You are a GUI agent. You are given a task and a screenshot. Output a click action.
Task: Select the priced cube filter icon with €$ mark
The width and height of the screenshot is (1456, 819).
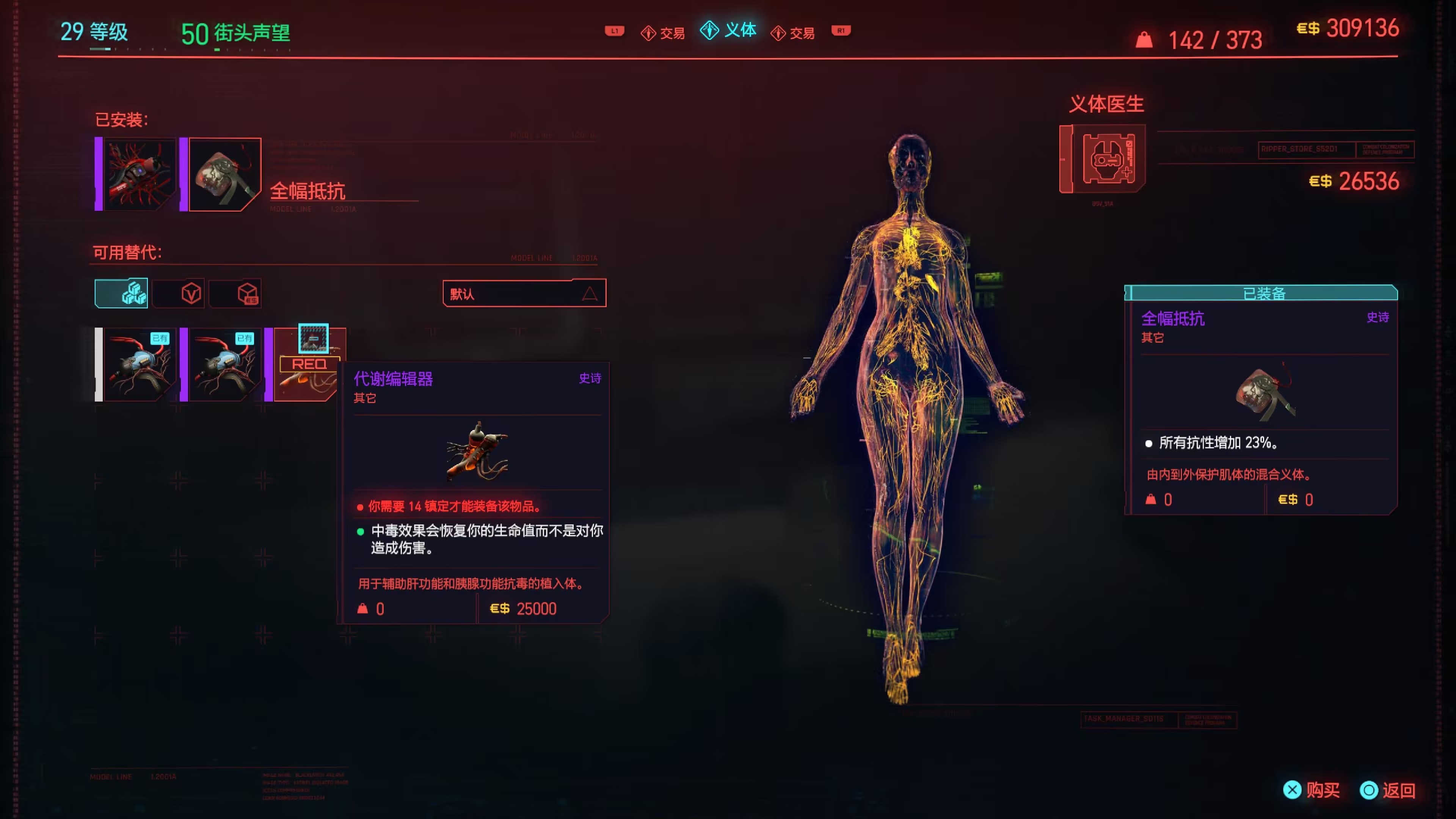pyautogui.click(x=236, y=293)
